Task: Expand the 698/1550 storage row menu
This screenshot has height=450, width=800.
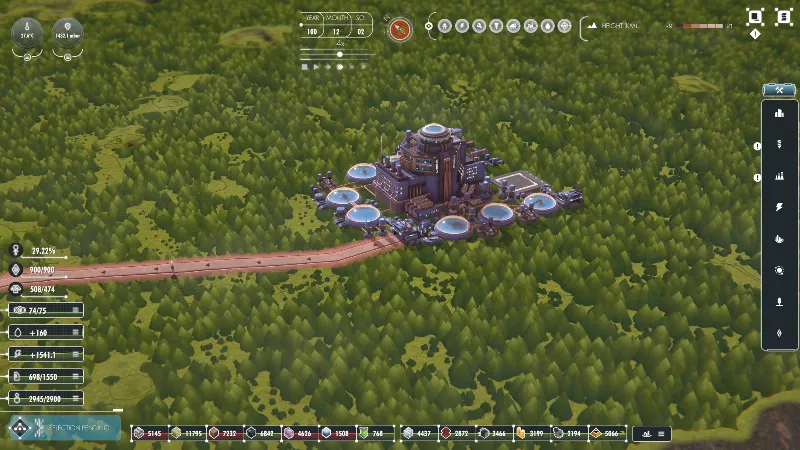Action: tap(76, 376)
